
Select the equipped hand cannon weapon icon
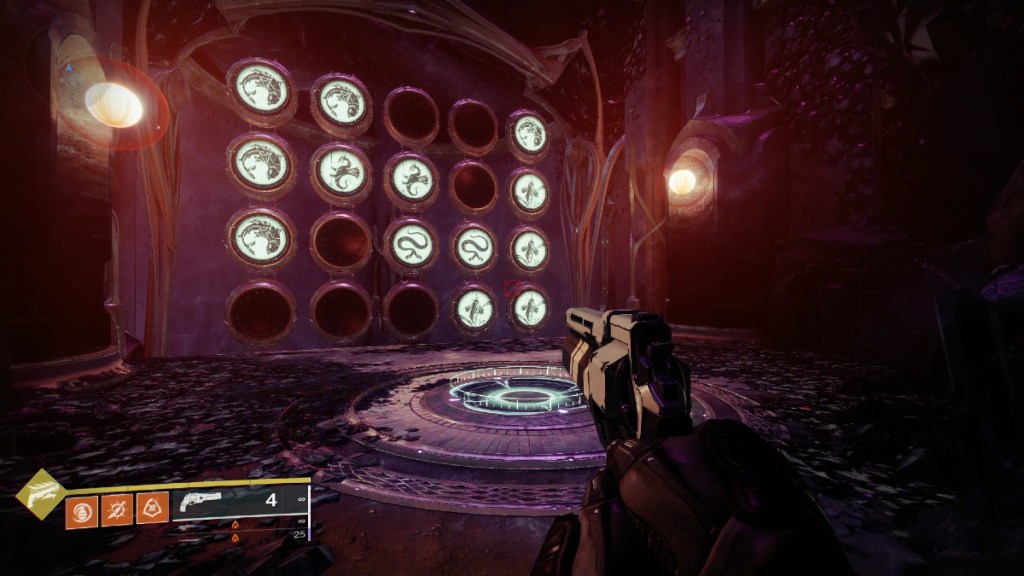[197, 502]
